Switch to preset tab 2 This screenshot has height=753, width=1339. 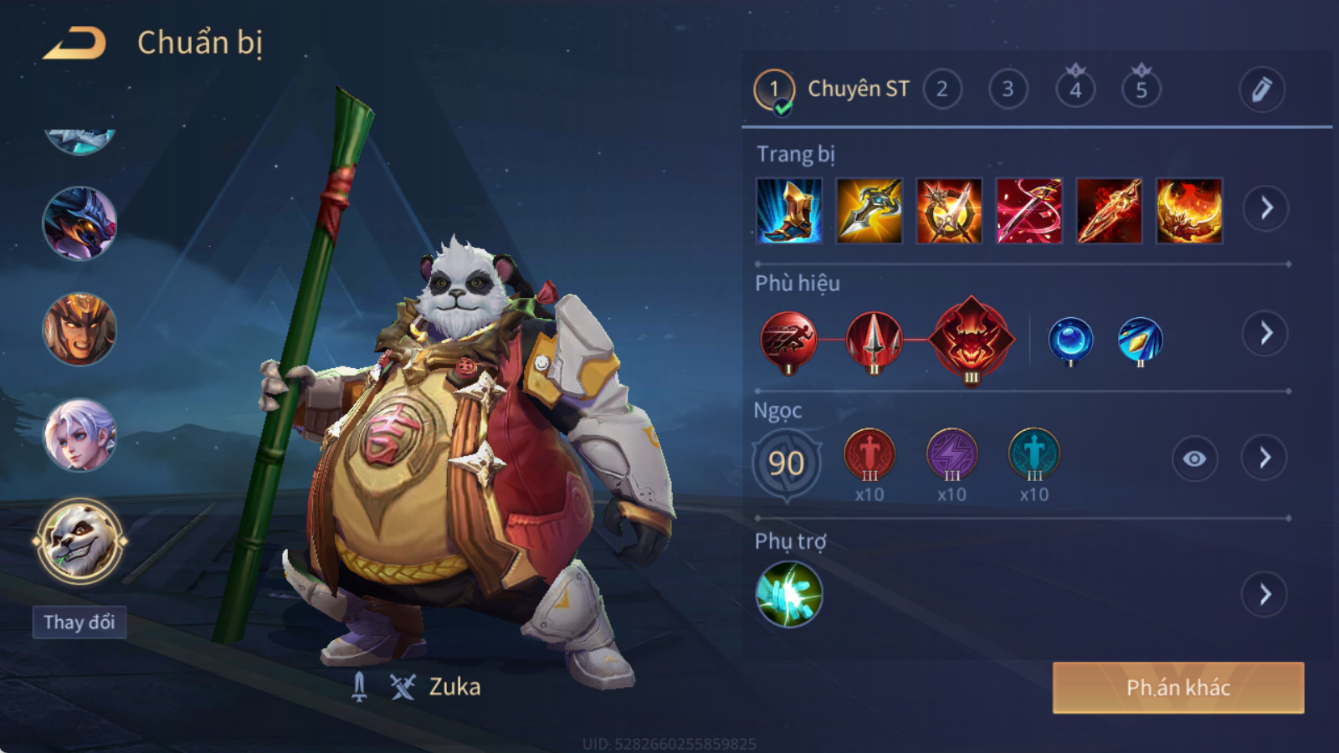coord(942,90)
